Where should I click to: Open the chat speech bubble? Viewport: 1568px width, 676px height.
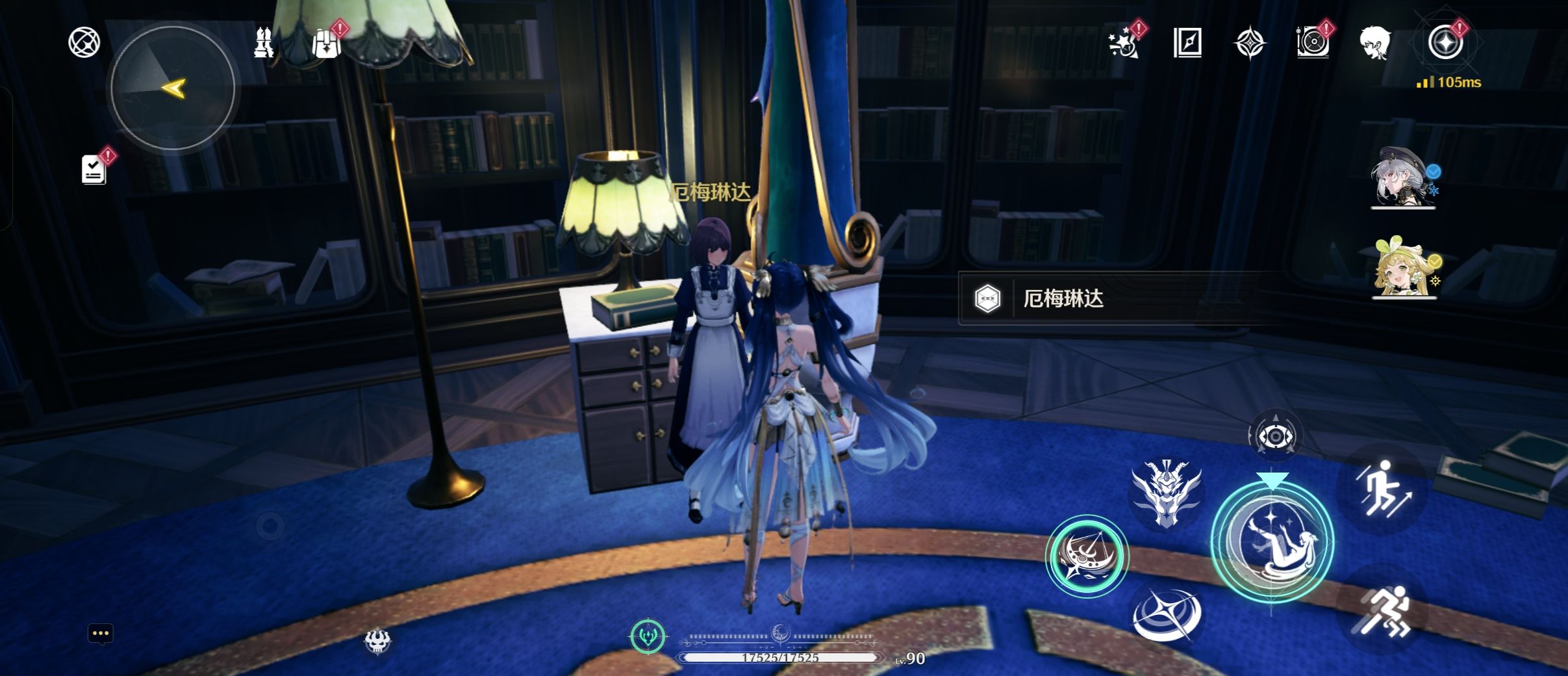pos(101,634)
